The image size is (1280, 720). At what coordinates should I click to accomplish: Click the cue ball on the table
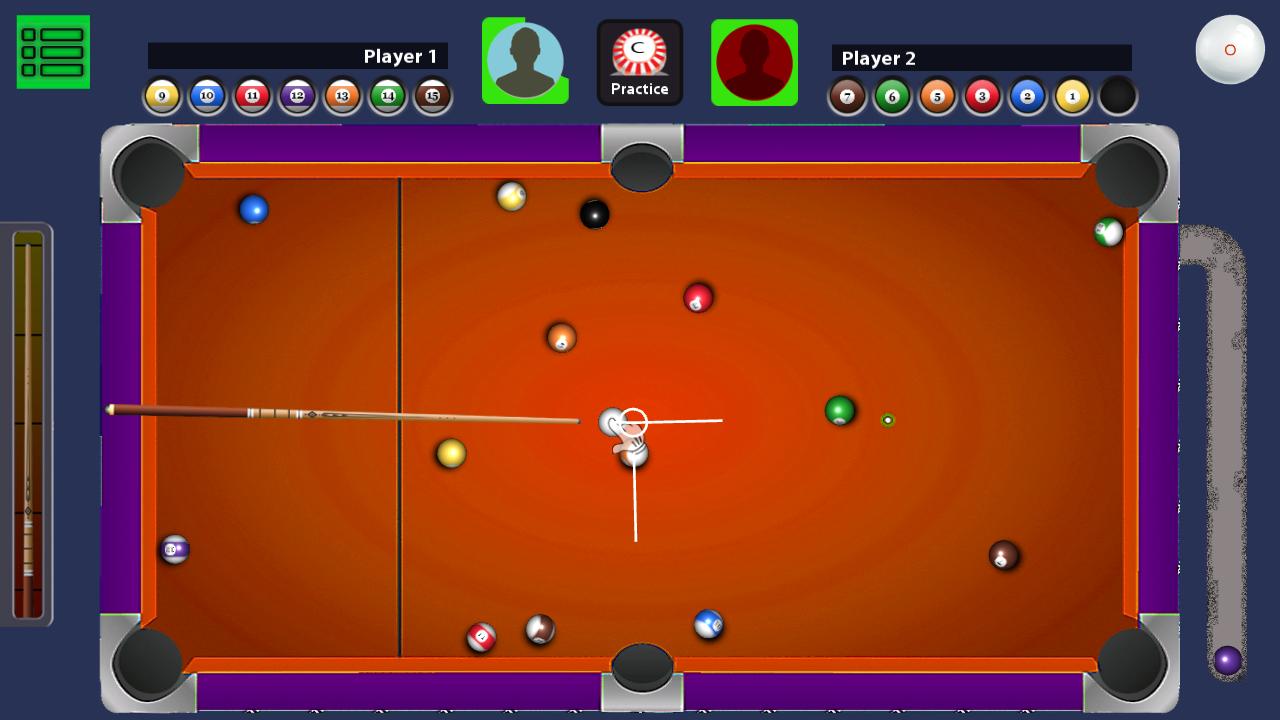point(612,423)
